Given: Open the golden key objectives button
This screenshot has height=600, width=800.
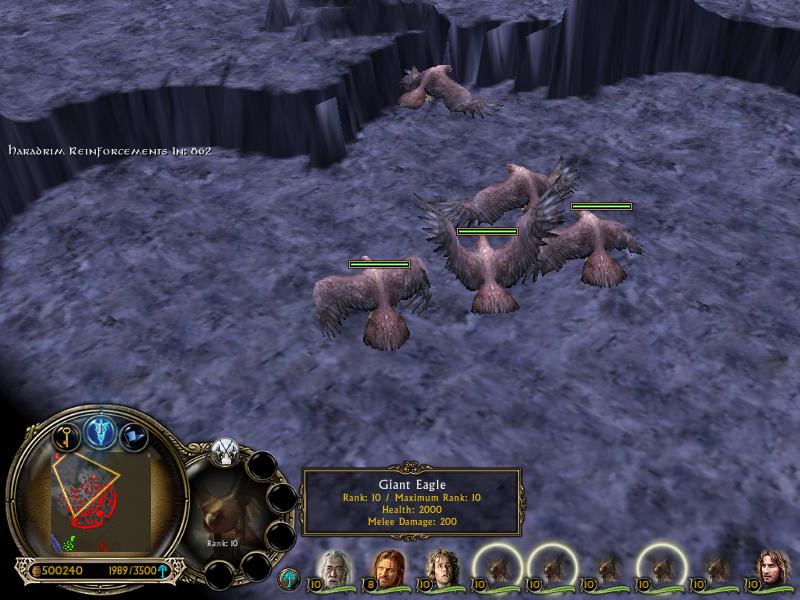Looking at the screenshot, I should point(66,436).
